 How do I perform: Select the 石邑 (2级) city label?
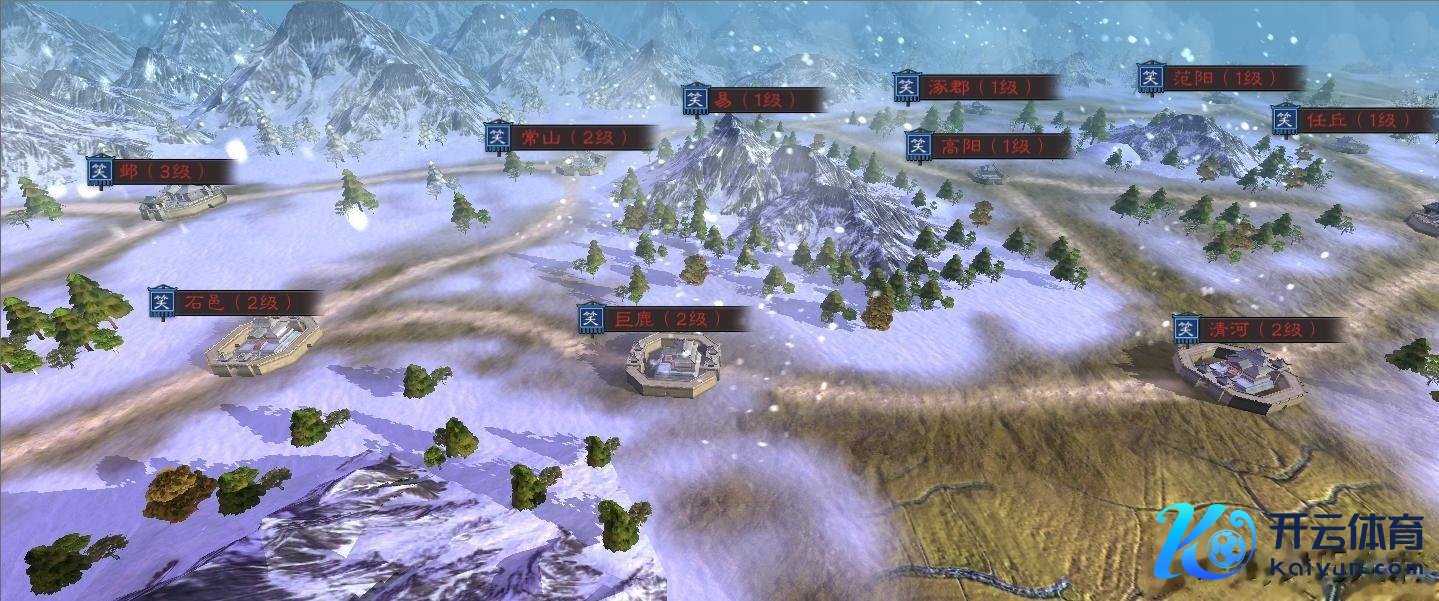pos(235,302)
